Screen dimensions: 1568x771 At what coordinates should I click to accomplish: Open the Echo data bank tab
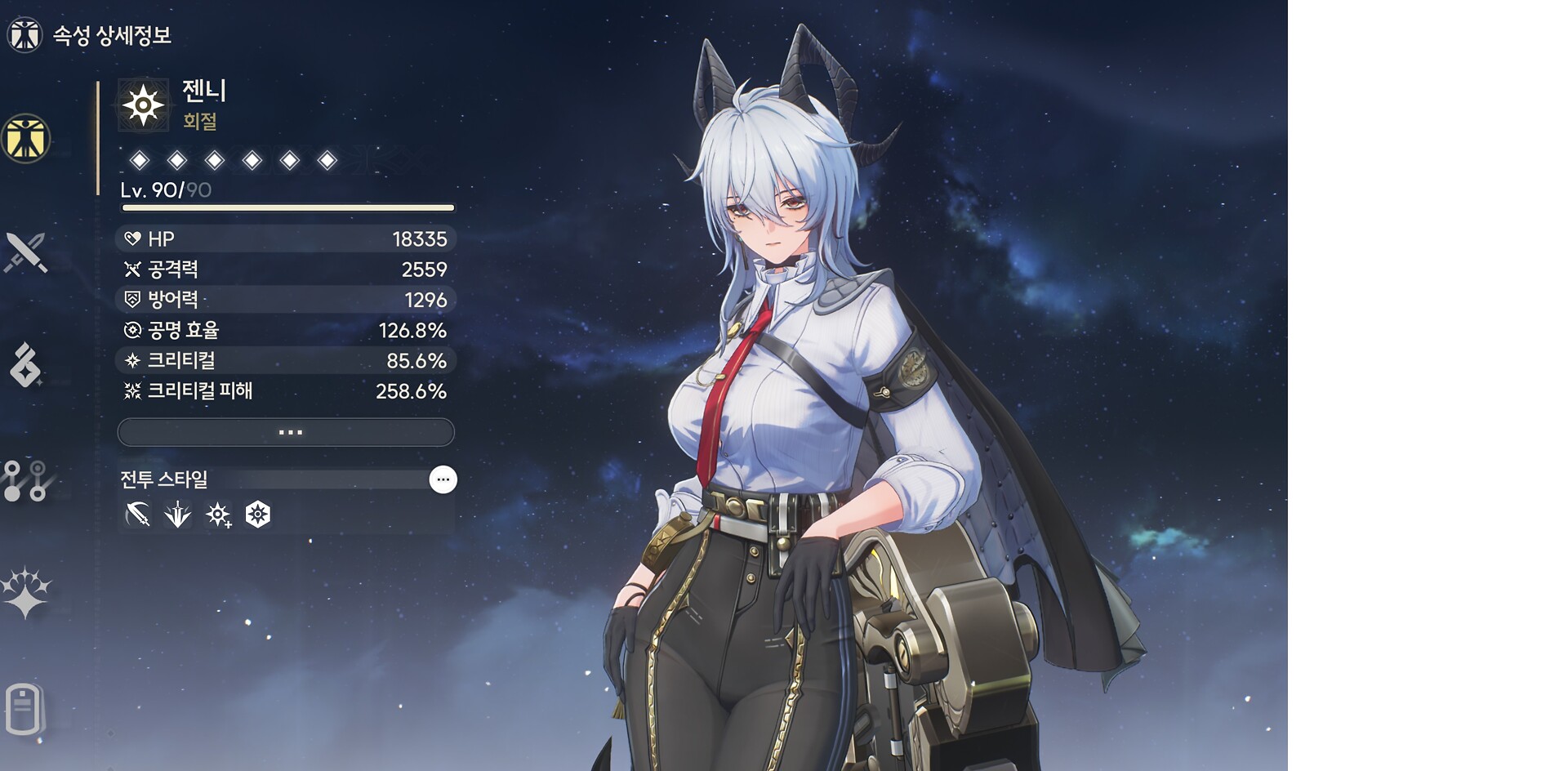[26, 365]
